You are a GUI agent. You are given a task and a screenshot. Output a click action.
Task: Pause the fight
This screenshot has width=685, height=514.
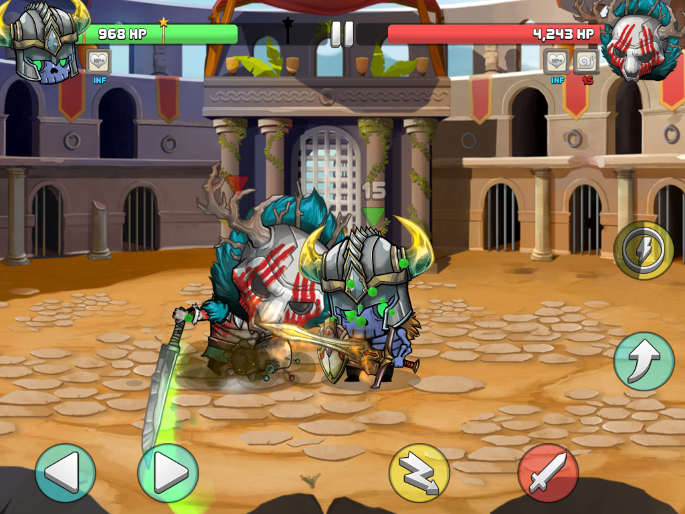tap(342, 33)
